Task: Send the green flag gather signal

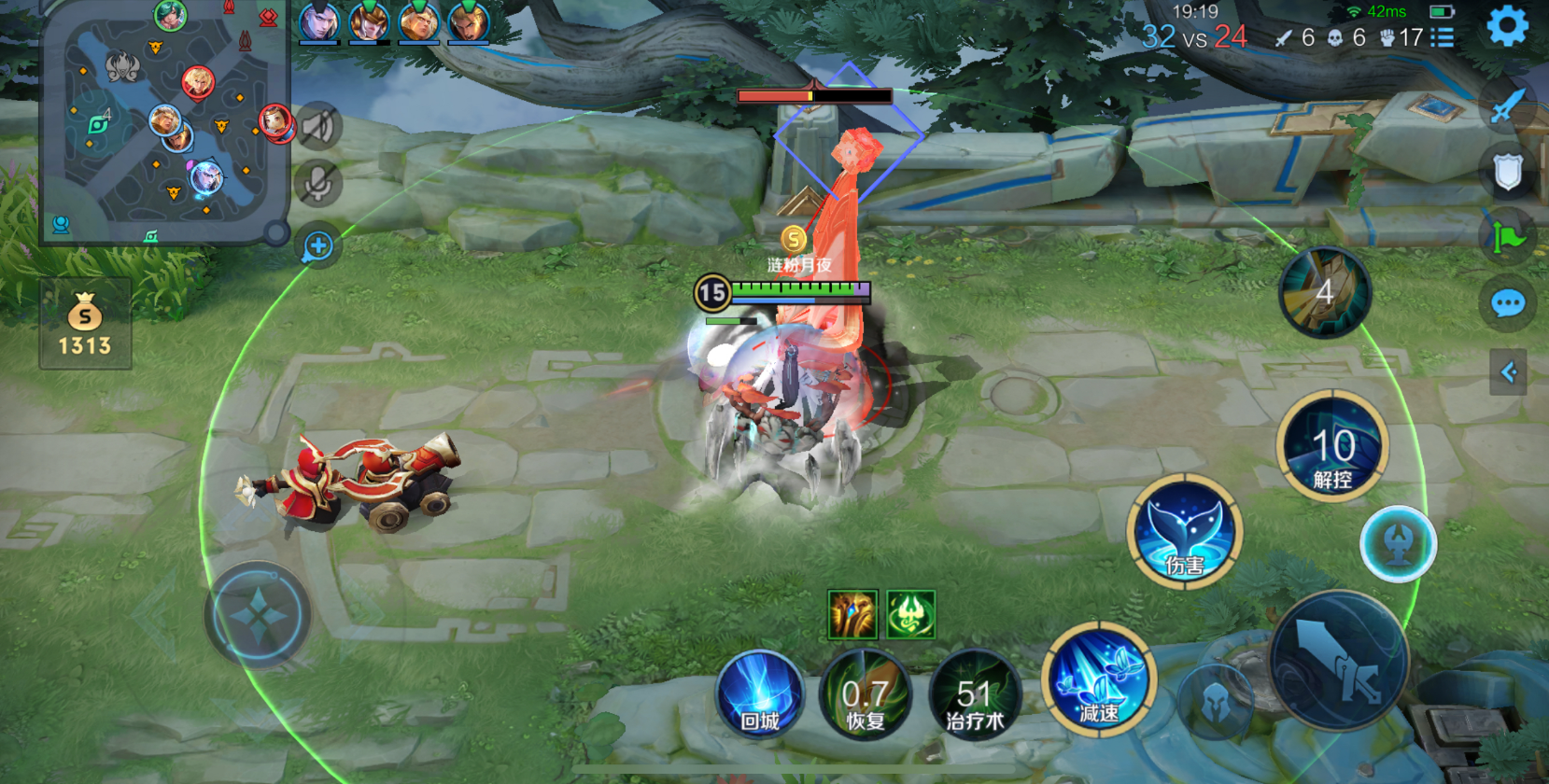Action: (1507, 238)
